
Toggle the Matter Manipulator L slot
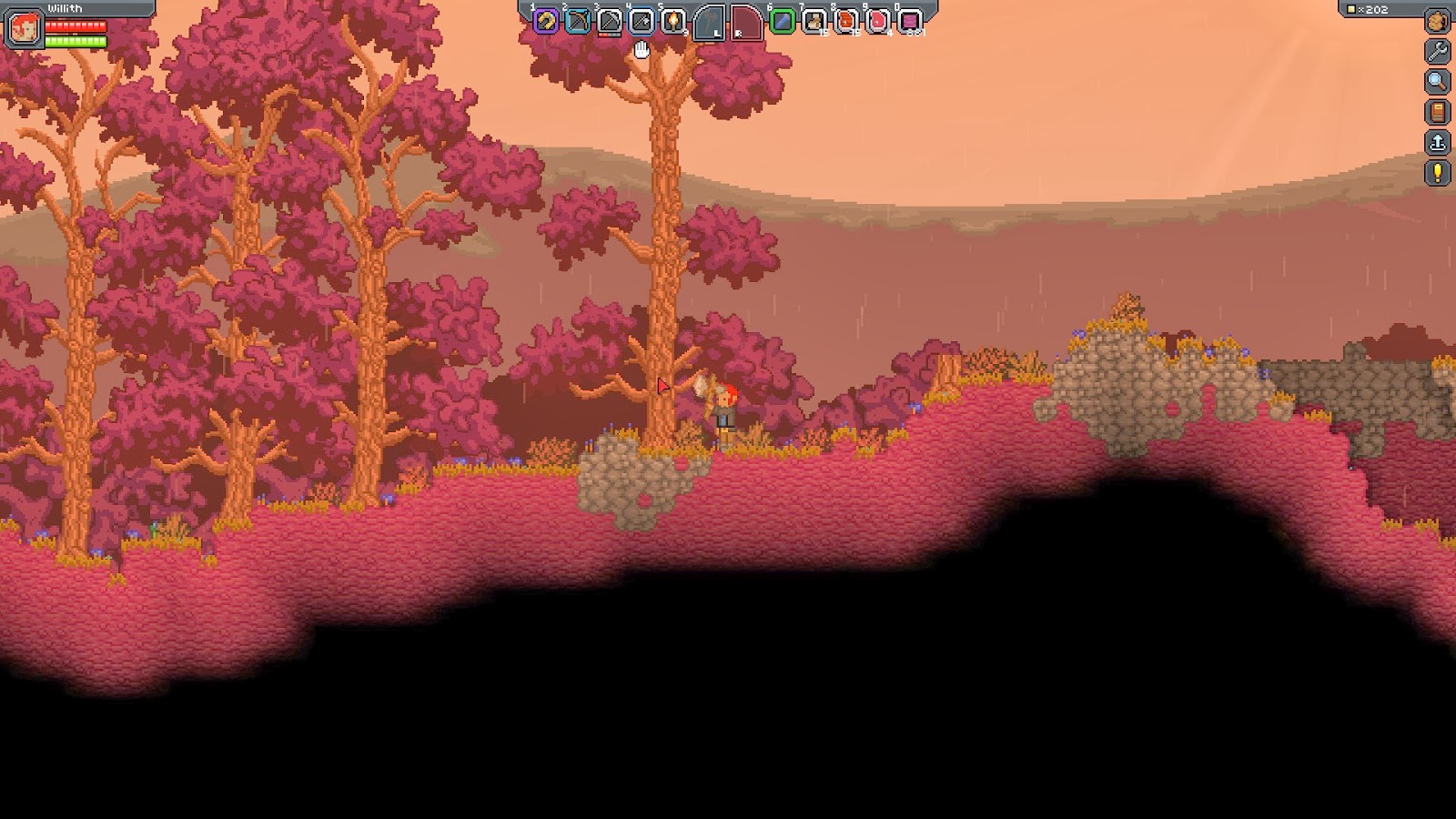(711, 23)
